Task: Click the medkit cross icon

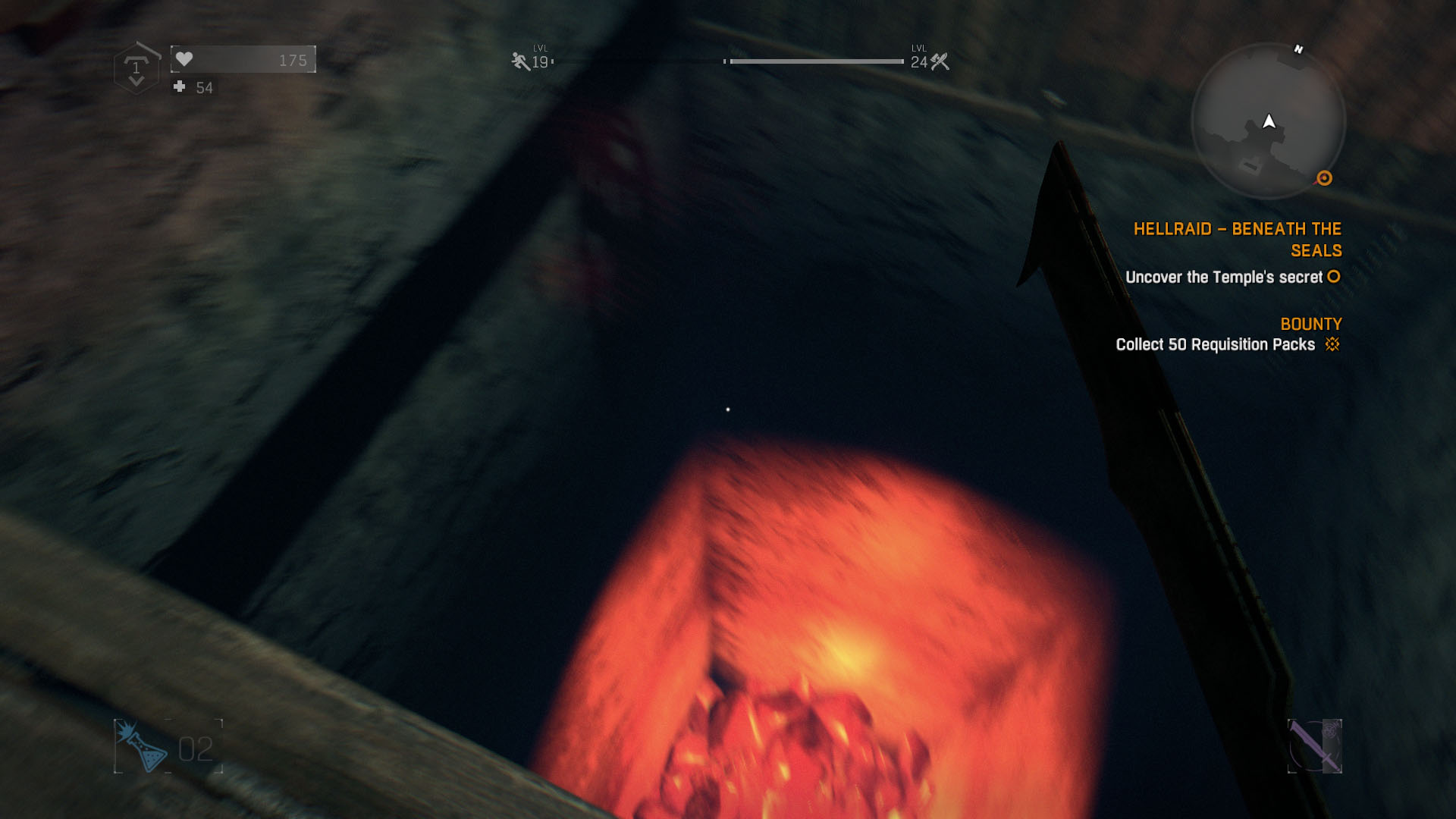Action: (180, 87)
